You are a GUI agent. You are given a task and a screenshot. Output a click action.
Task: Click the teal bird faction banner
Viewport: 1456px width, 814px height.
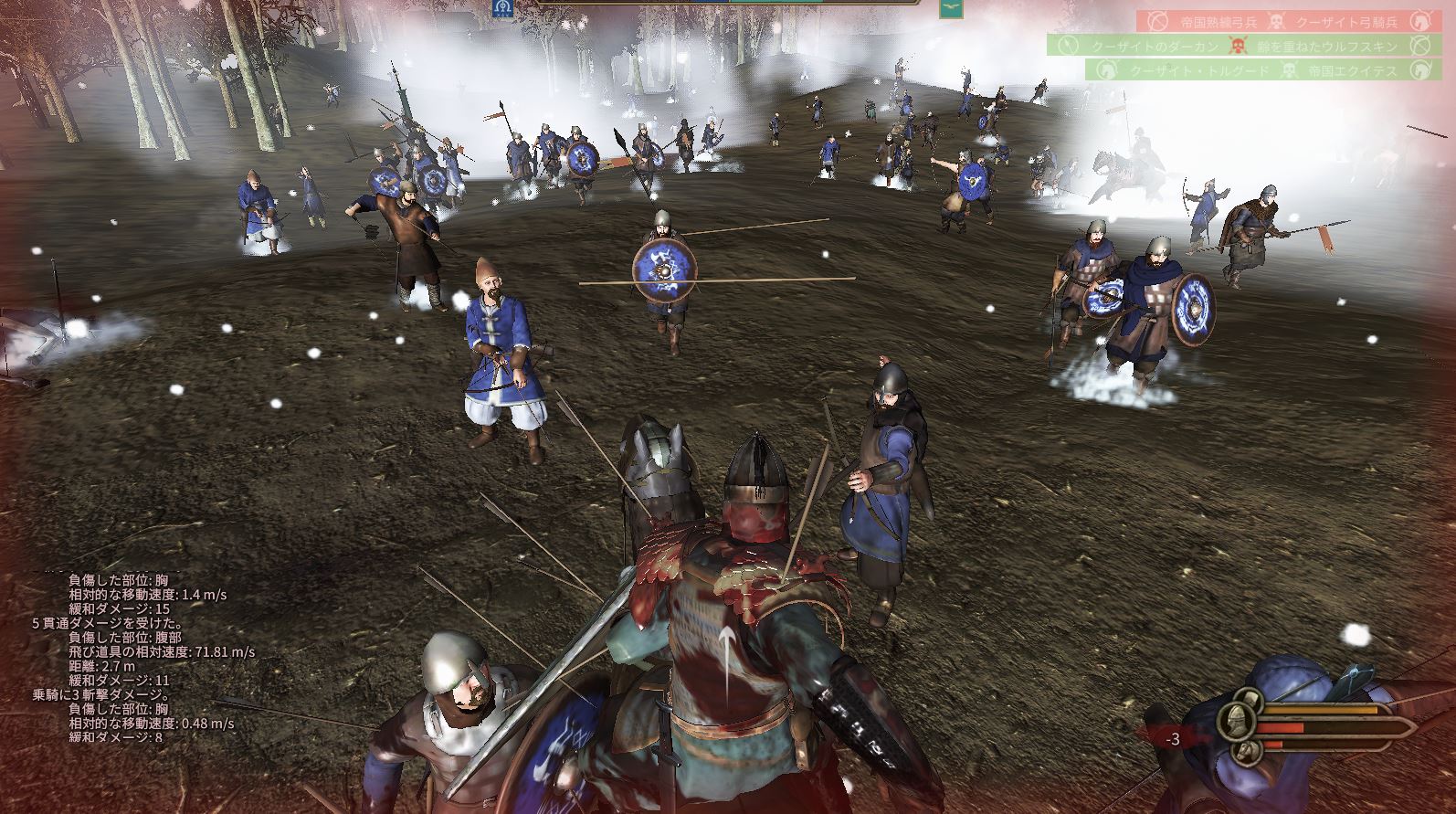tap(951, 9)
